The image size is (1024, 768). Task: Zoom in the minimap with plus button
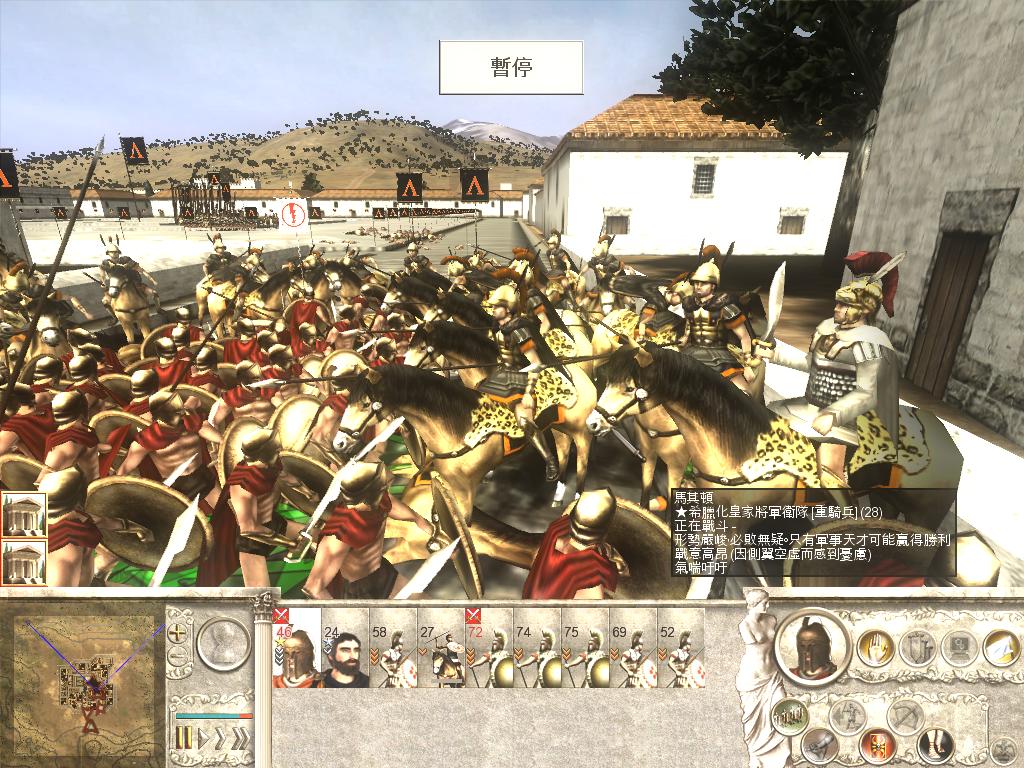coord(177,633)
